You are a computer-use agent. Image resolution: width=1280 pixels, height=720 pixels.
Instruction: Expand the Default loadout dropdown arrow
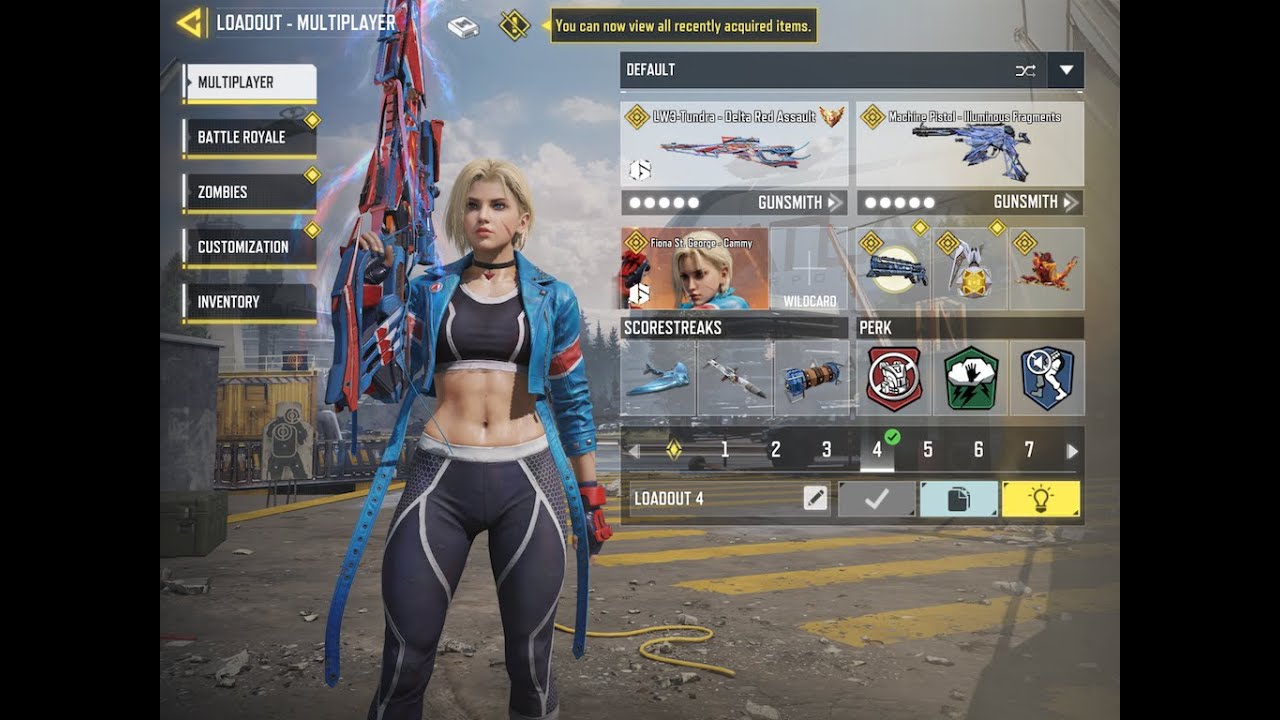coord(1065,70)
